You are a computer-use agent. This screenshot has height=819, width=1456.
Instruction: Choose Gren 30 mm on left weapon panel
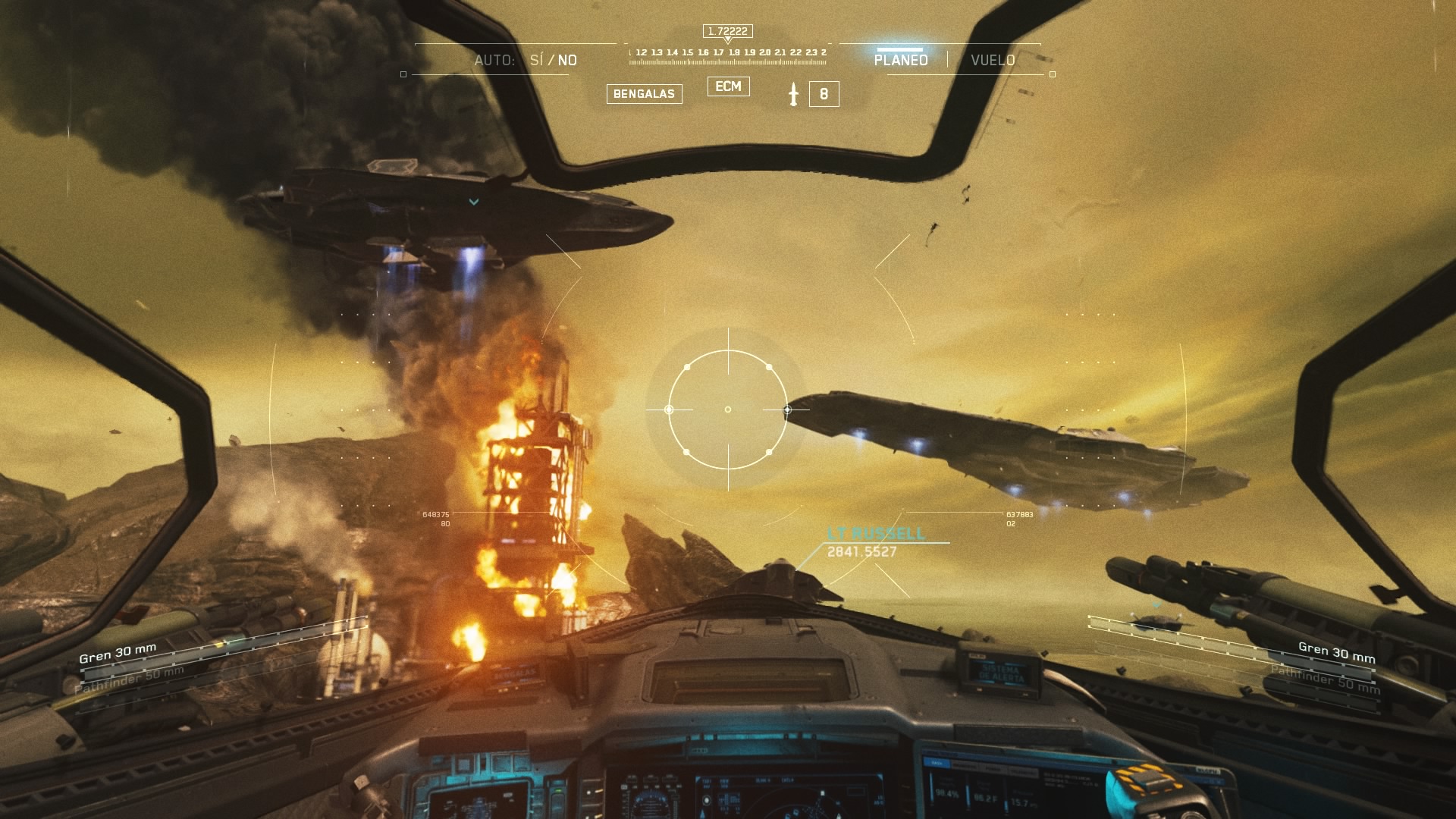click(x=118, y=653)
